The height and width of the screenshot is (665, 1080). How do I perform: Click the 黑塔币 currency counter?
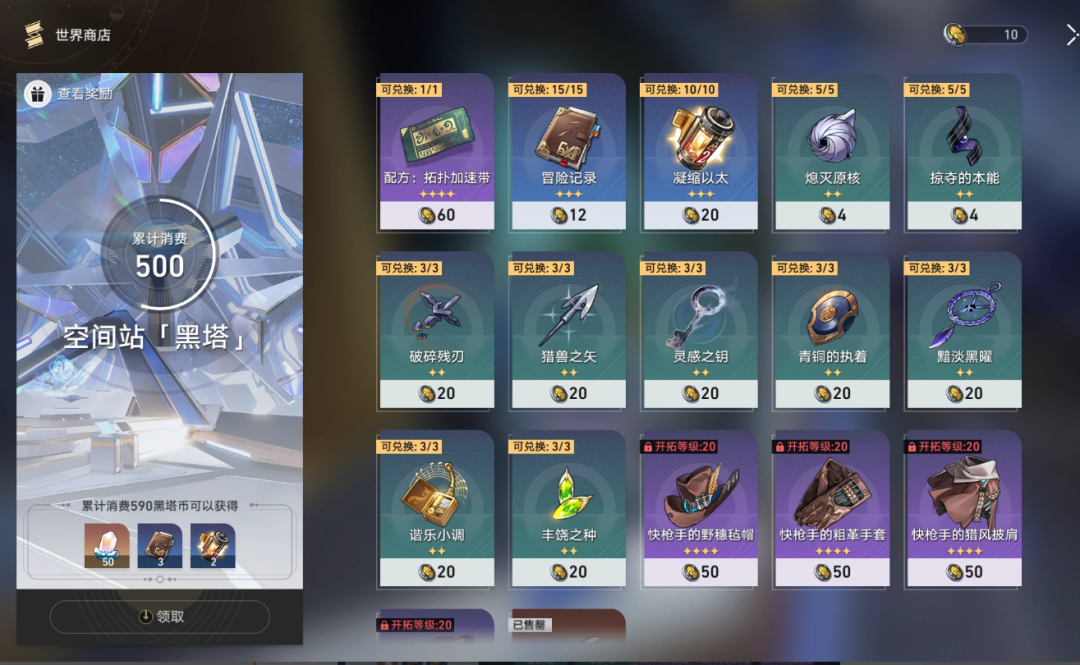click(x=986, y=35)
